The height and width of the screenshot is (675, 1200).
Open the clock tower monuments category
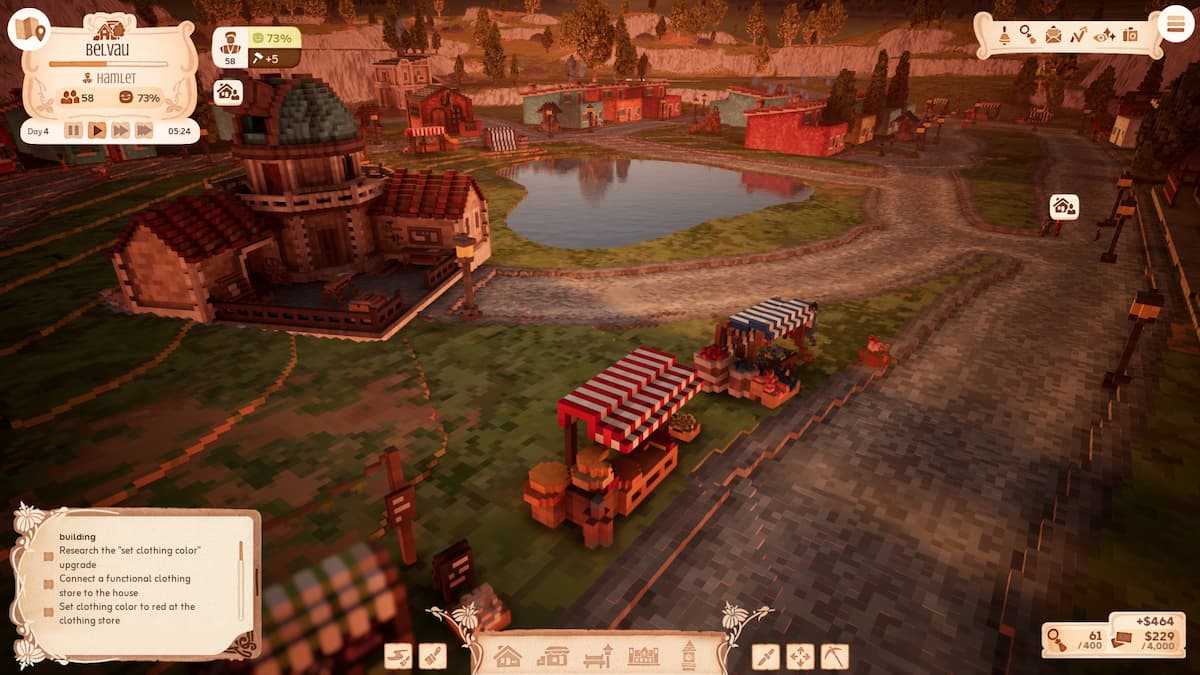(689, 656)
